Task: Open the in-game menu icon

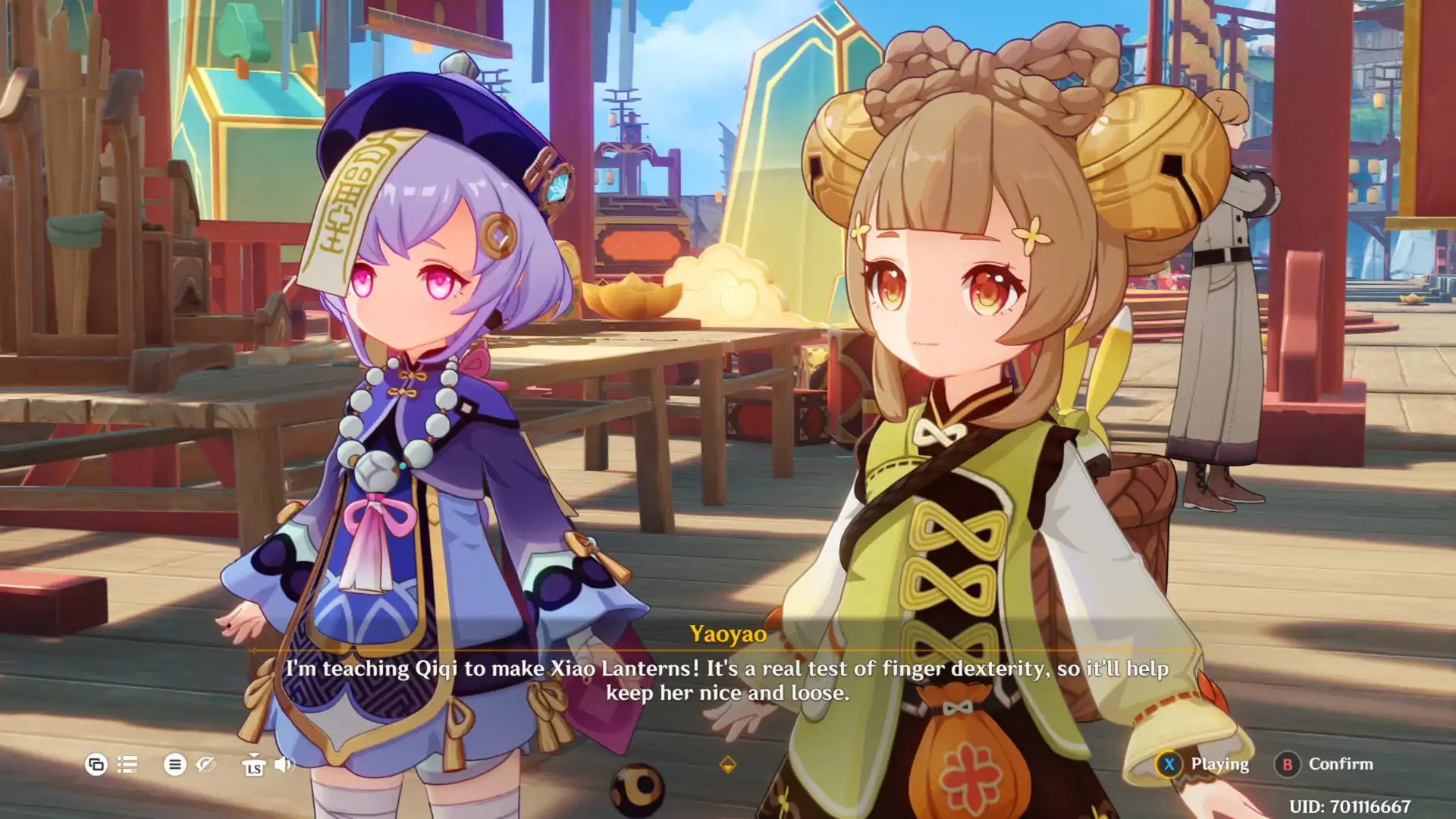Action: point(175,765)
